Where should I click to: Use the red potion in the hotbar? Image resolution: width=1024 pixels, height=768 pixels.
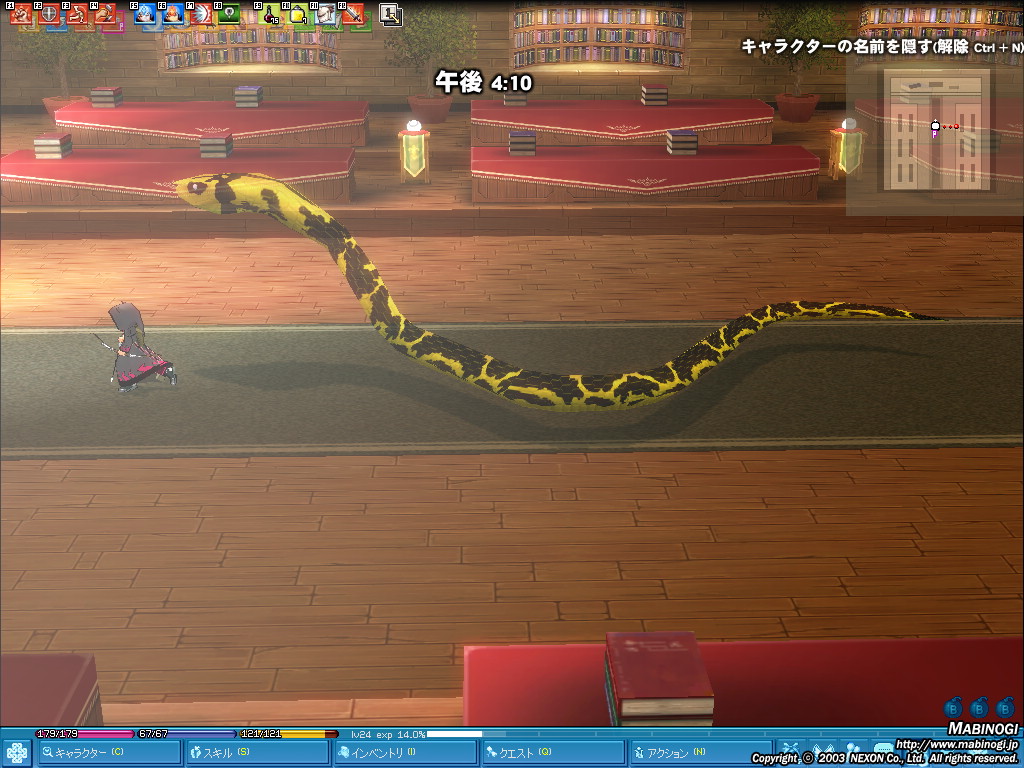270,15
